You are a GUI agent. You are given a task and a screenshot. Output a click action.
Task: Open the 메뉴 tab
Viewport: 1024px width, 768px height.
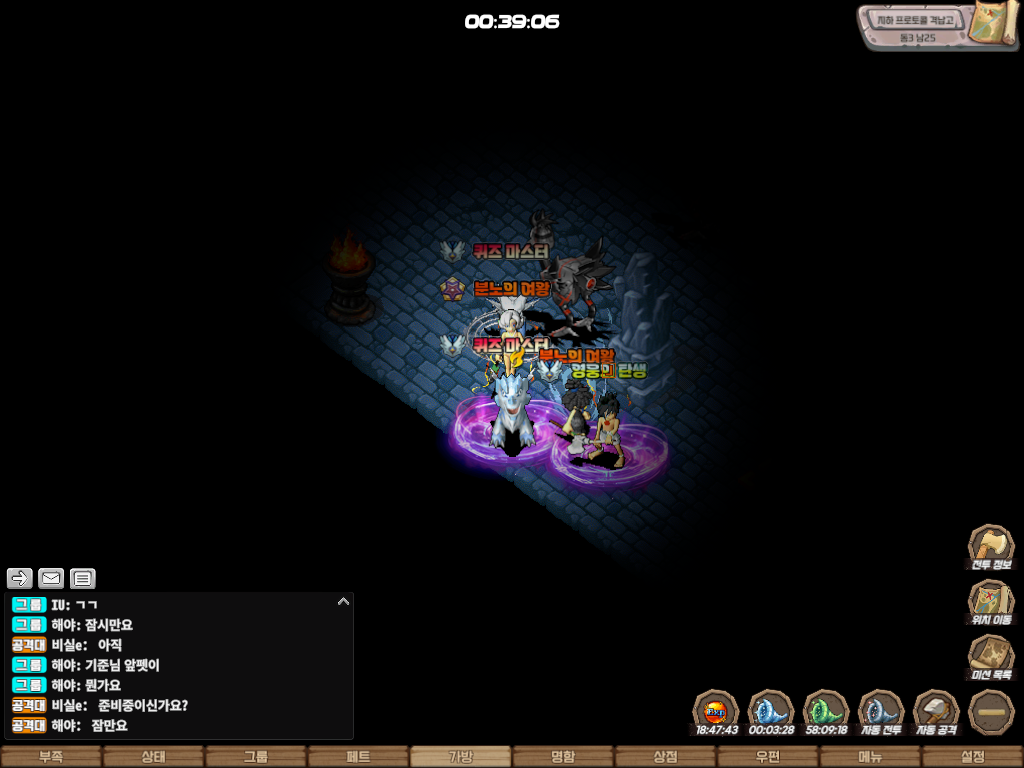[870, 757]
